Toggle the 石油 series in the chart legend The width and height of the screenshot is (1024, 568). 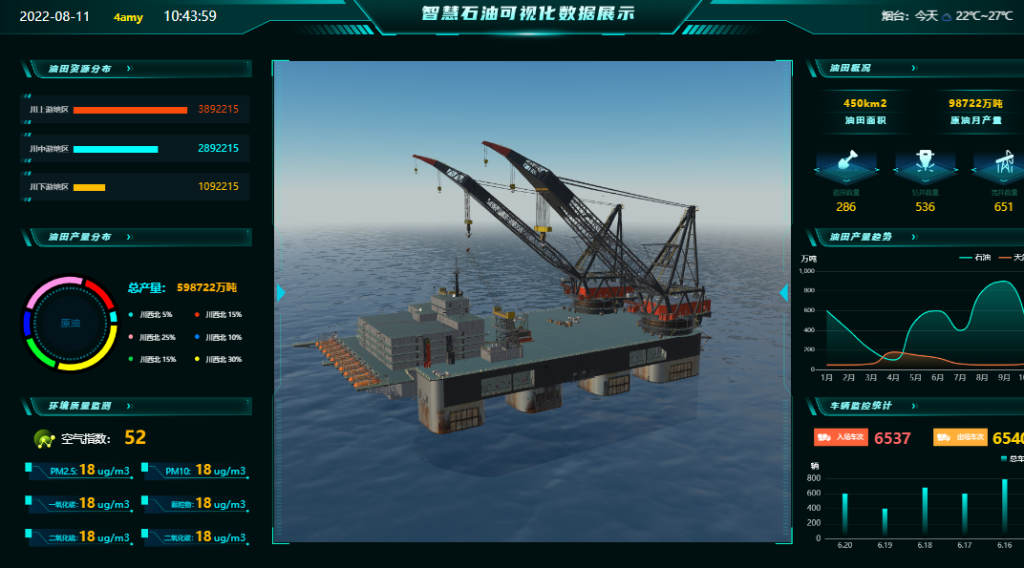pyautogui.click(x=973, y=258)
